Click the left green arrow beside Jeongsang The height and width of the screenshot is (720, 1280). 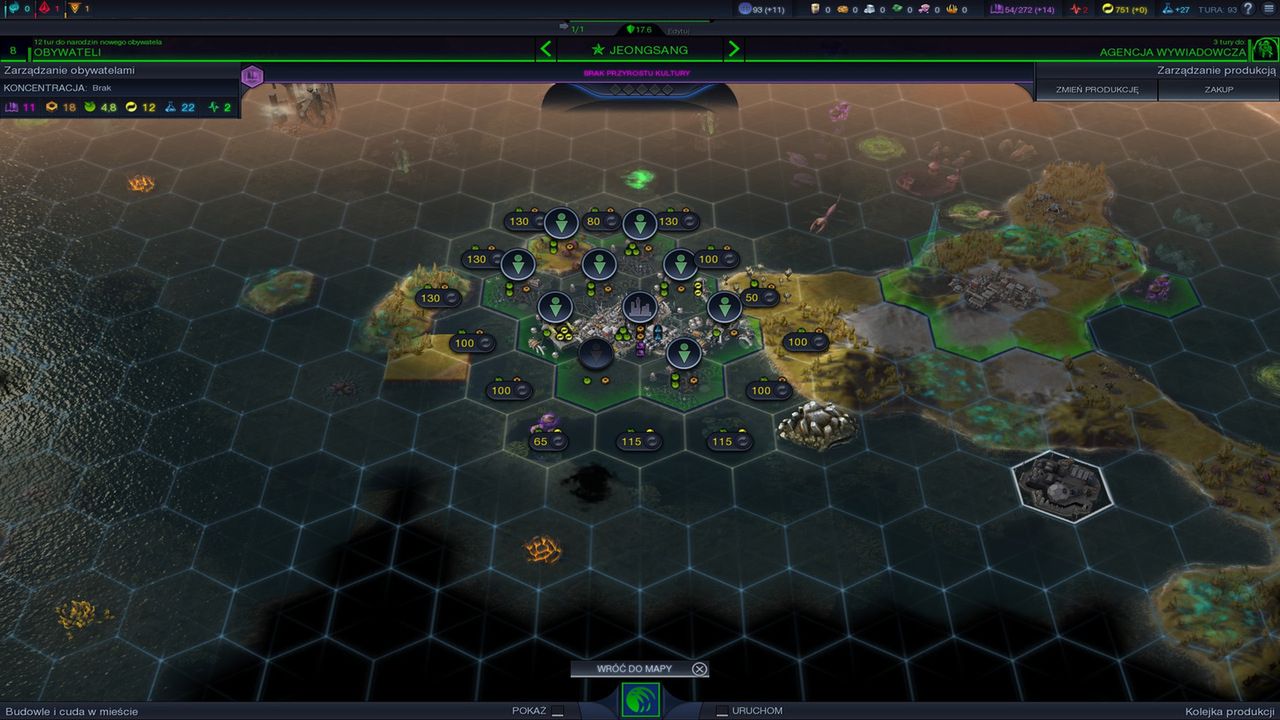pos(546,48)
